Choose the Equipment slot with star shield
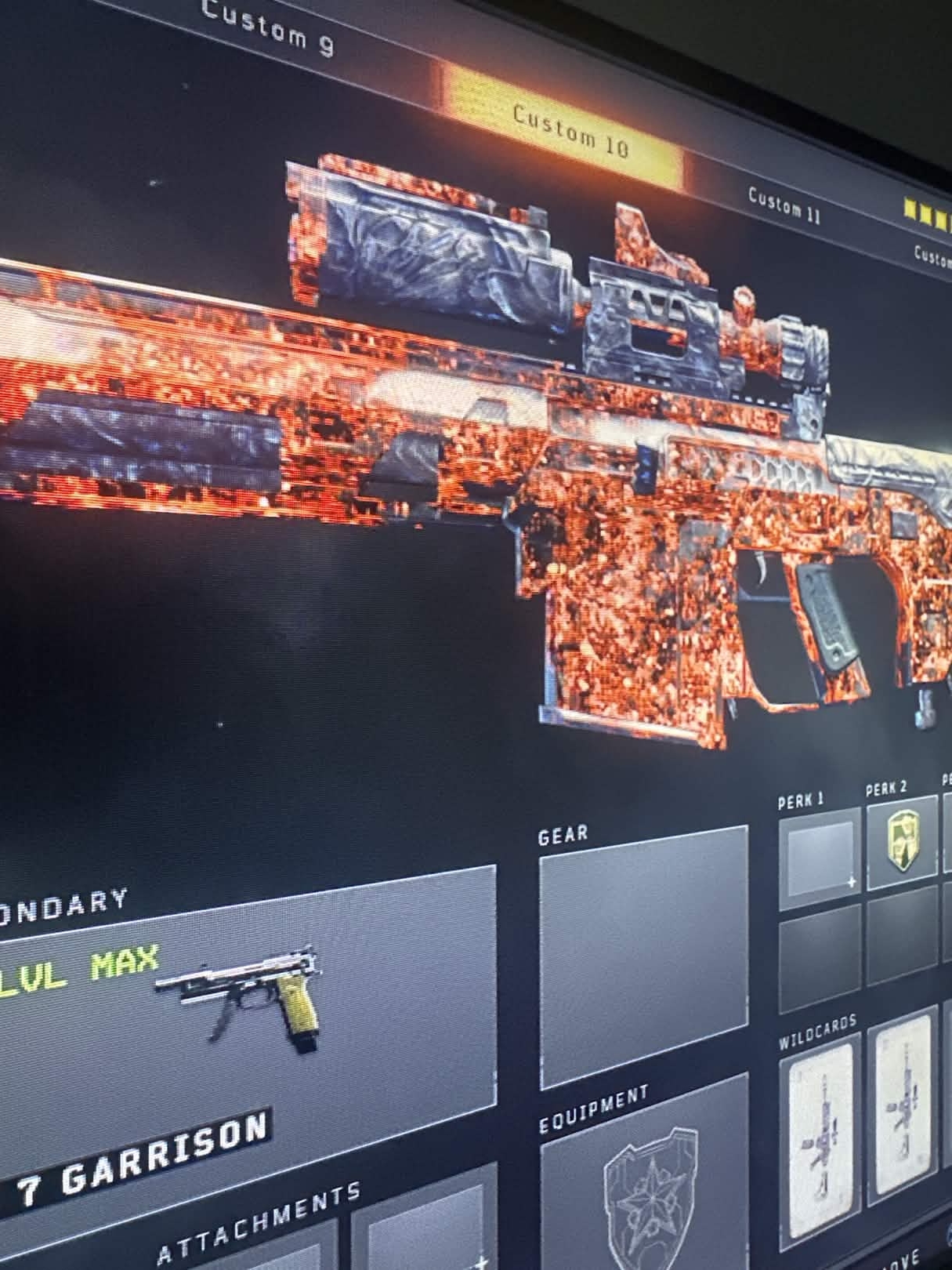This screenshot has height=1270, width=952. pos(645,1184)
